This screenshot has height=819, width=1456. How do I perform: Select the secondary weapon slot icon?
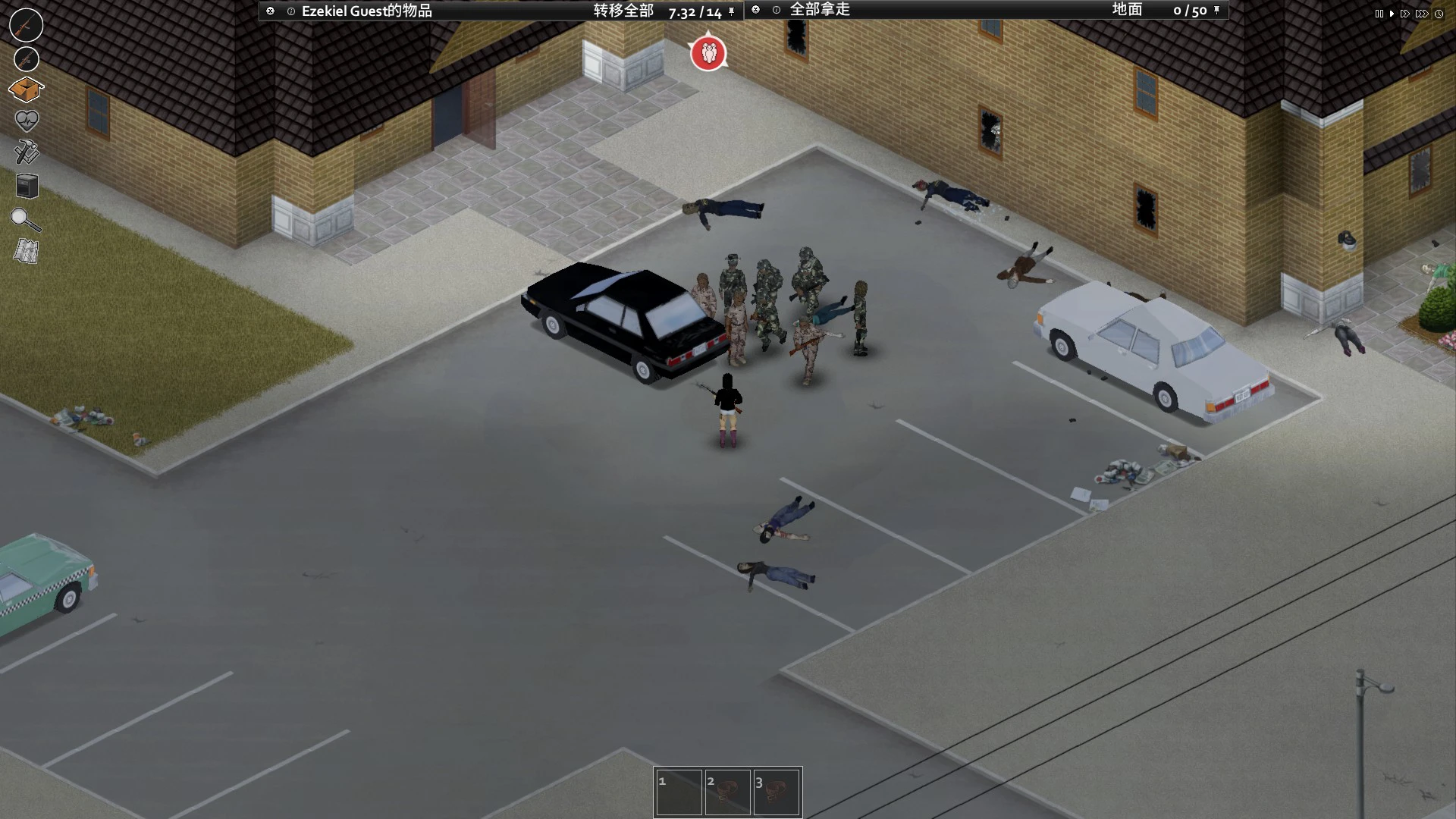pos(26,58)
